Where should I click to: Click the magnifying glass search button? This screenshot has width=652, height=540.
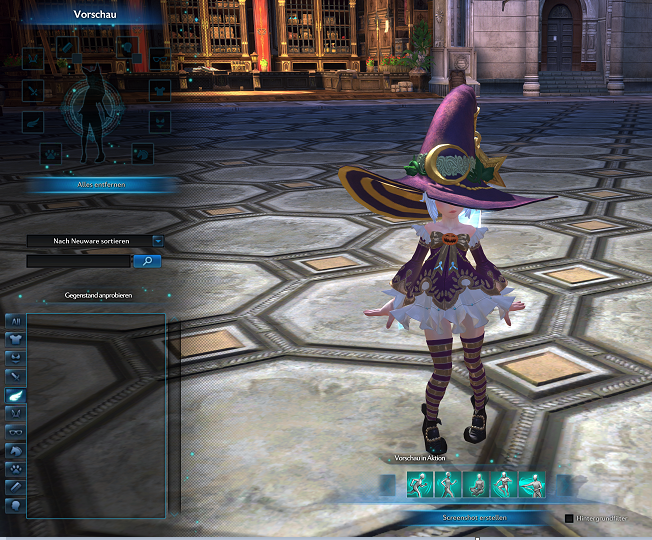[147, 261]
